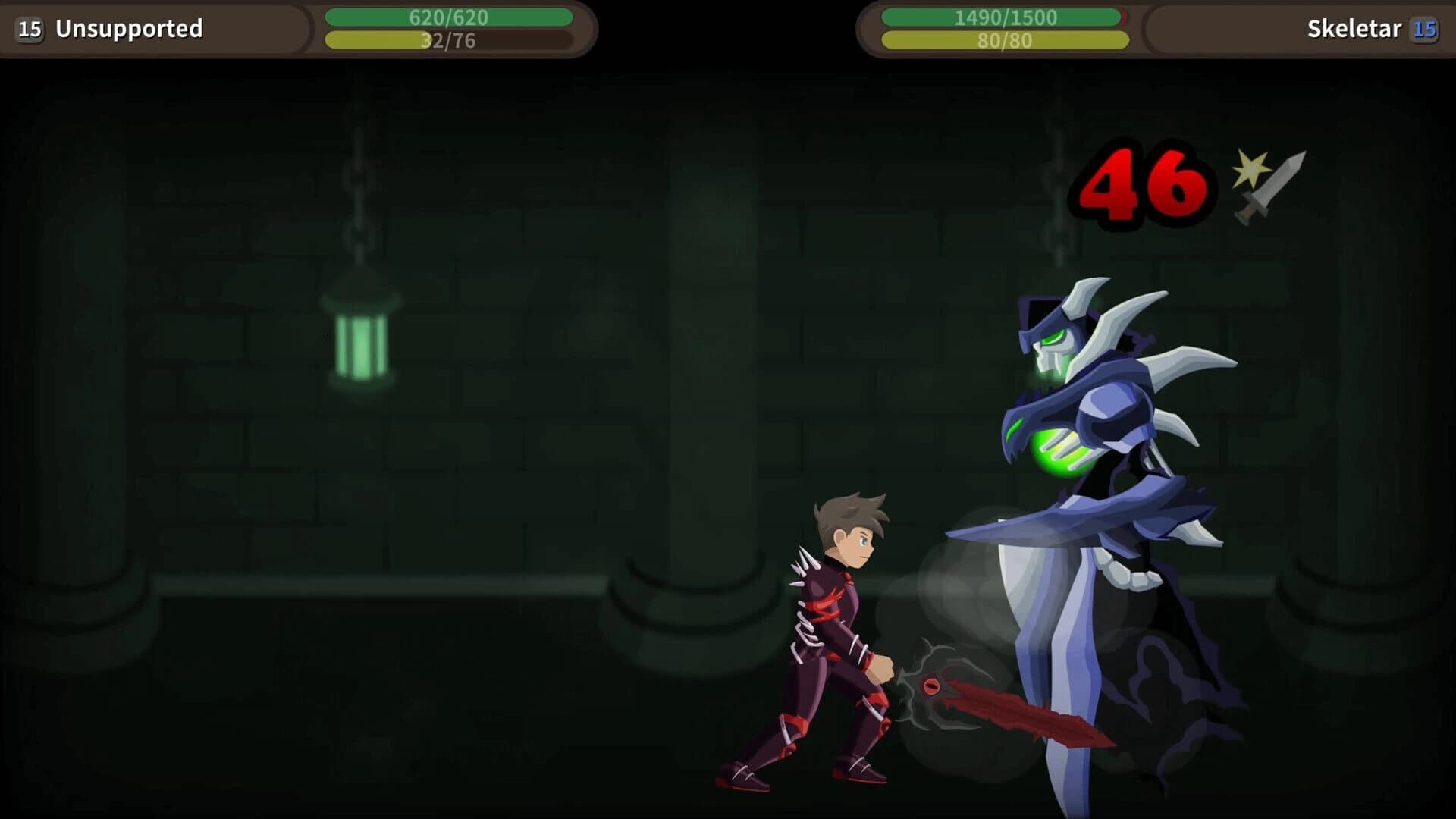Click the player's green 620/620 health bar

447,17
